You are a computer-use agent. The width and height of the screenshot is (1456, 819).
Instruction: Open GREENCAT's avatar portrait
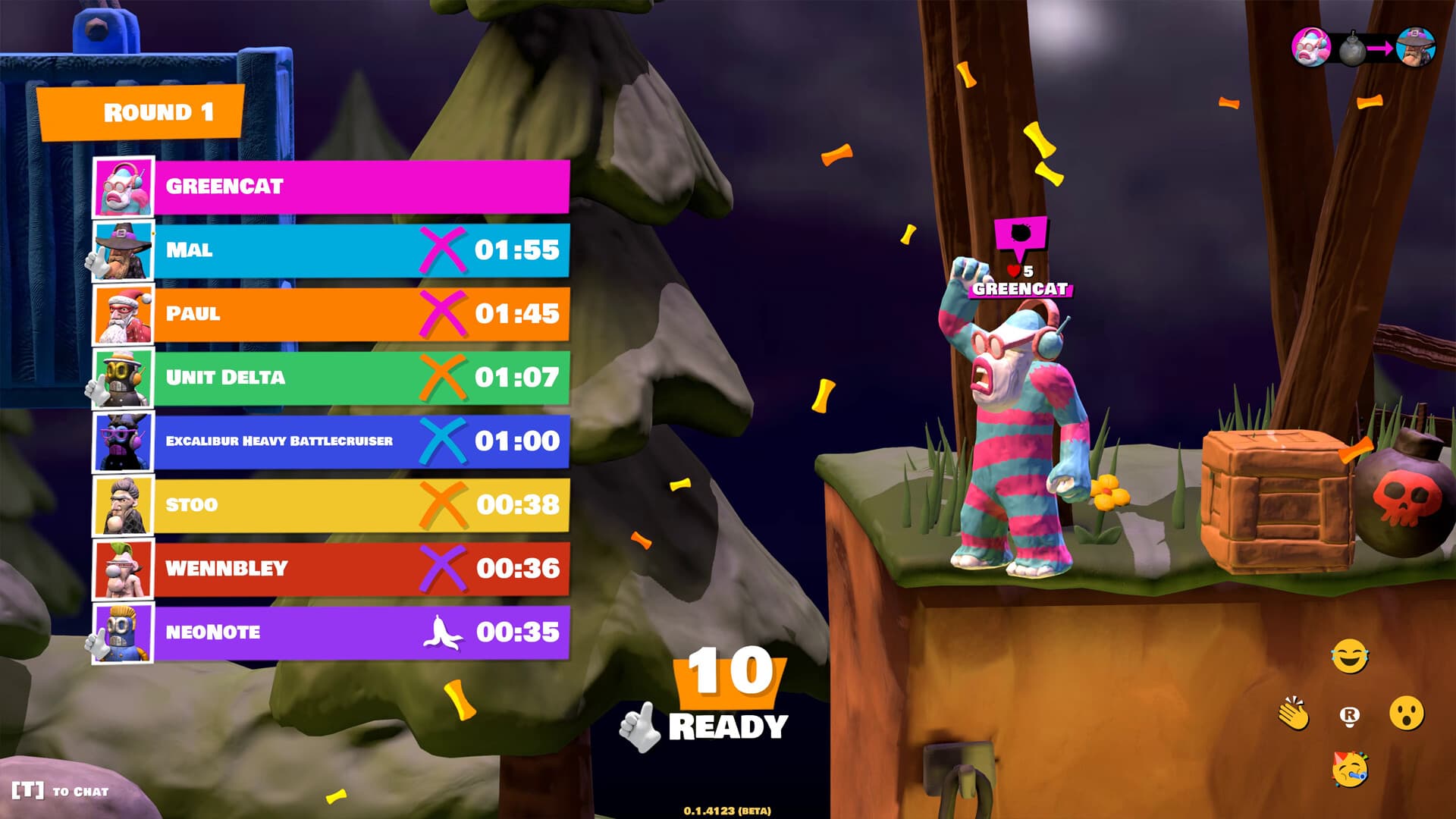pos(124,186)
